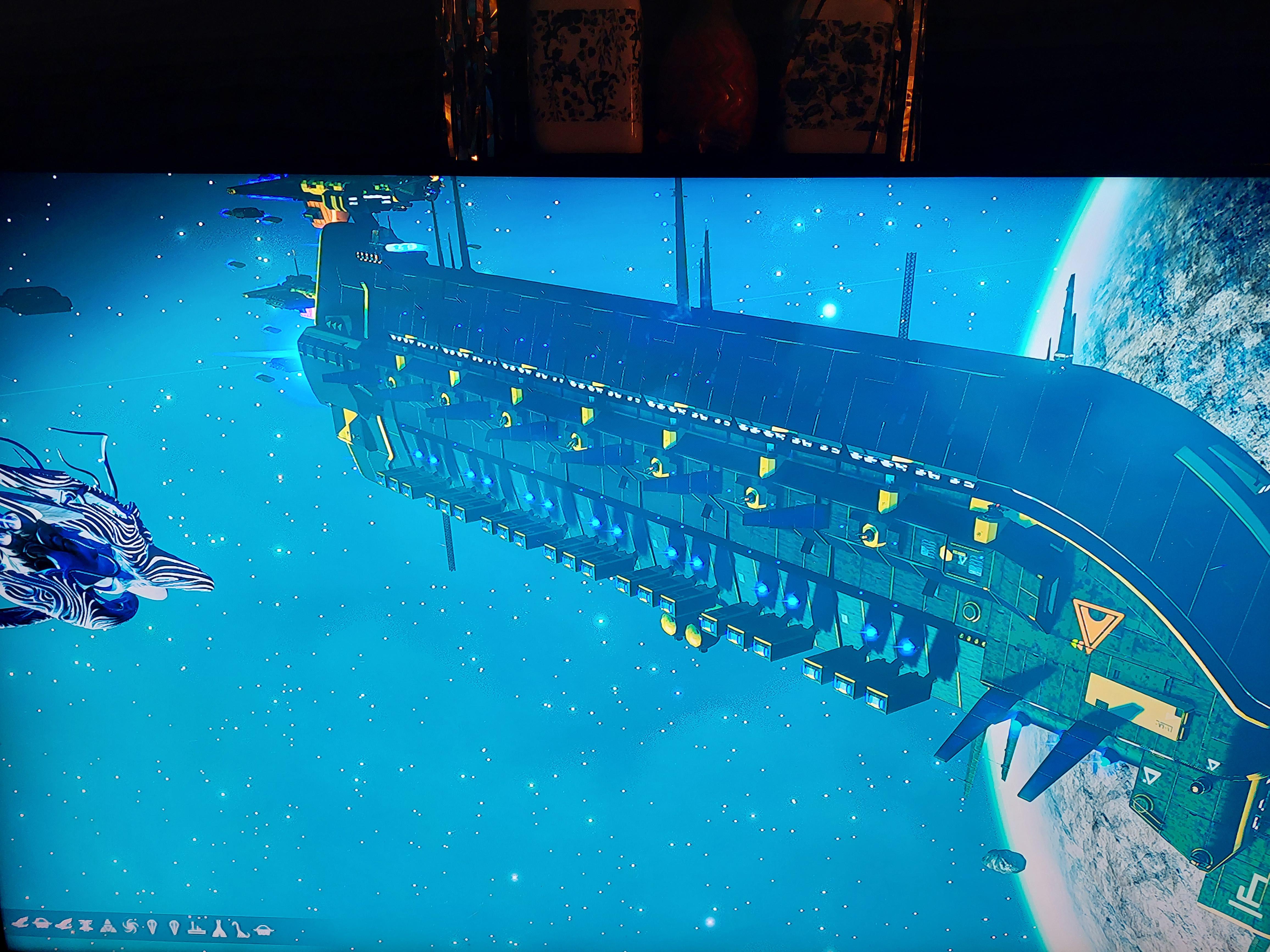Click the bow-tie shaped portal glyph
Image resolution: width=1270 pixels, height=952 pixels.
86,927
